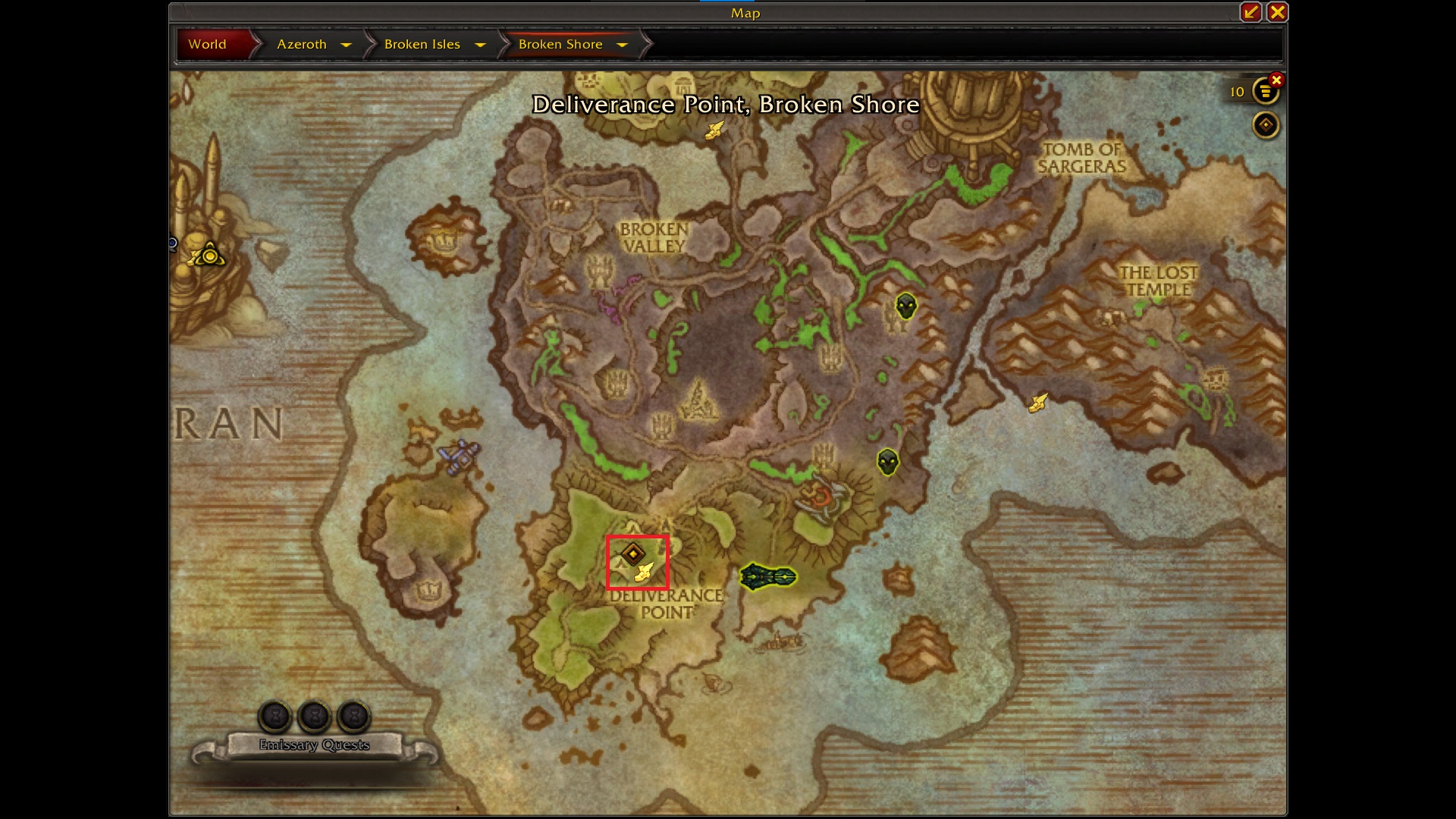This screenshot has width=1456, height=819.
Task: Open the Azeroth breadcrumb dropdown
Action: (x=346, y=45)
